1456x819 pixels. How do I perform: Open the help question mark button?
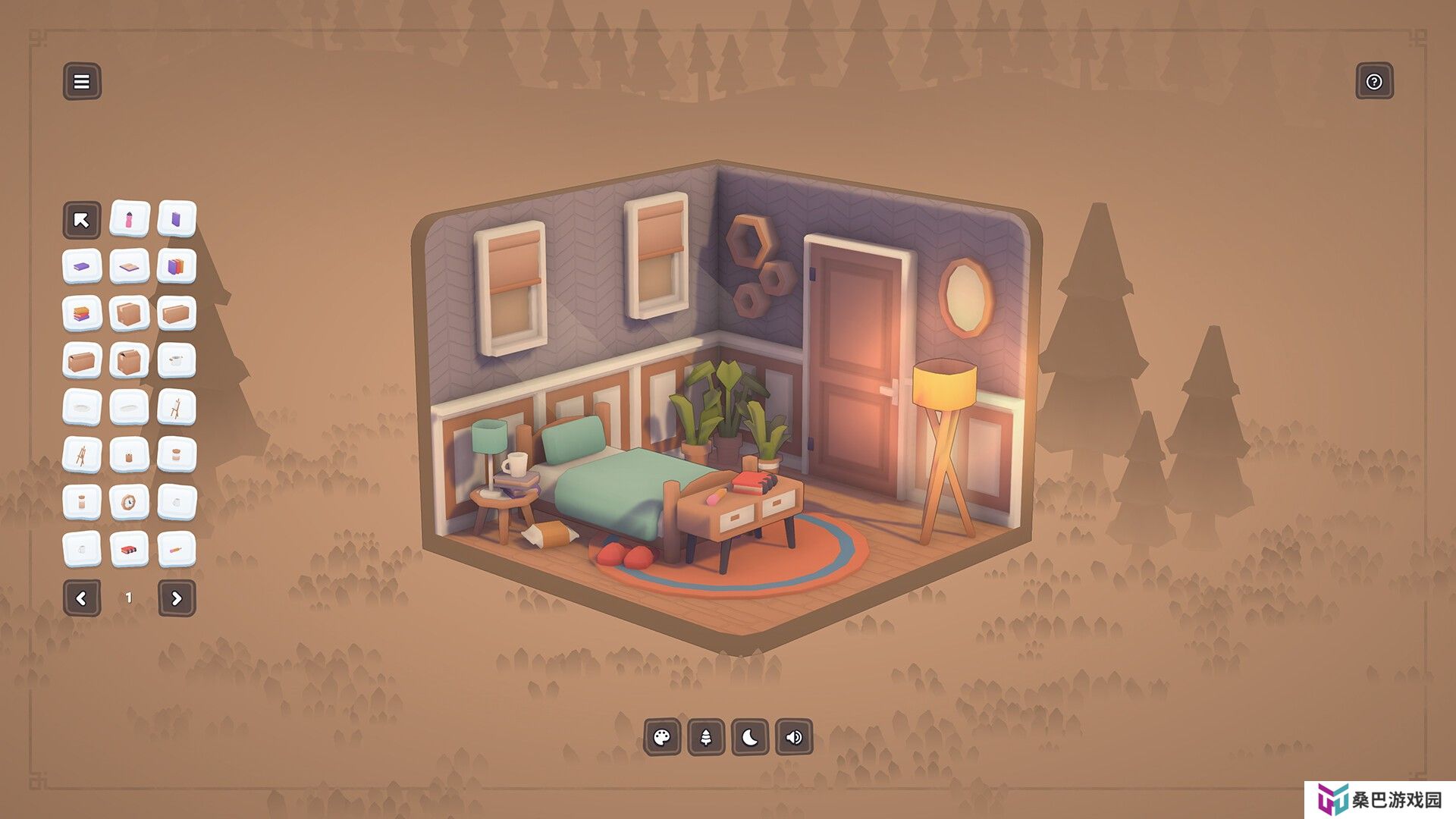point(1374,81)
